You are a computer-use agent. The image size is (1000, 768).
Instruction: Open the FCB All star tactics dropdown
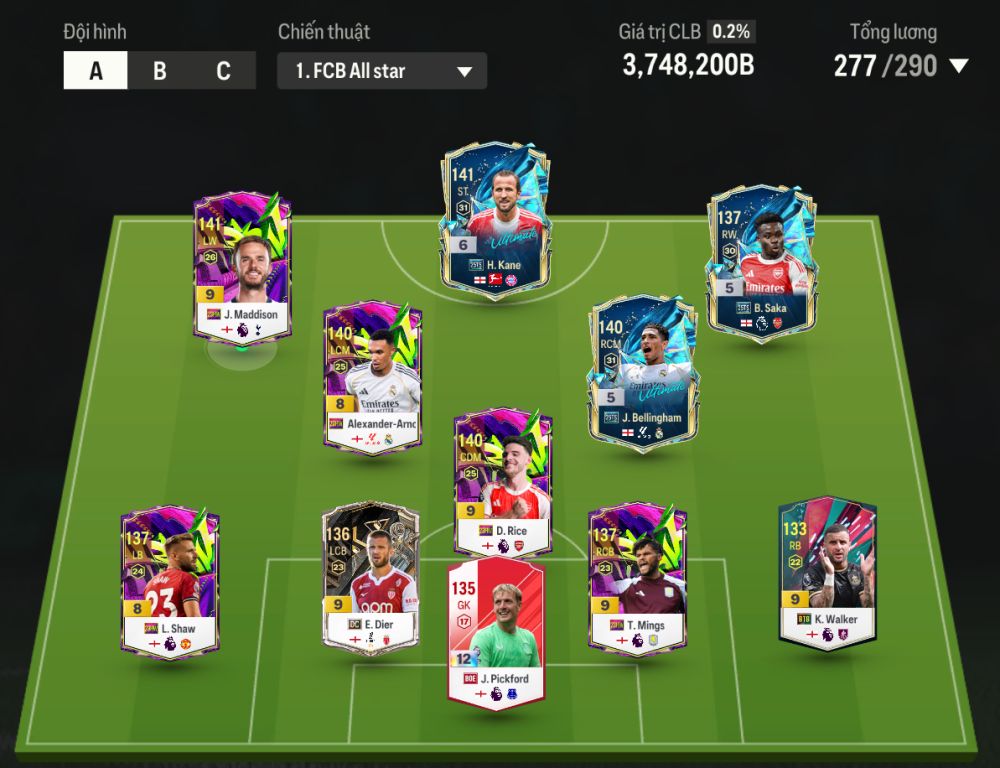coord(382,71)
